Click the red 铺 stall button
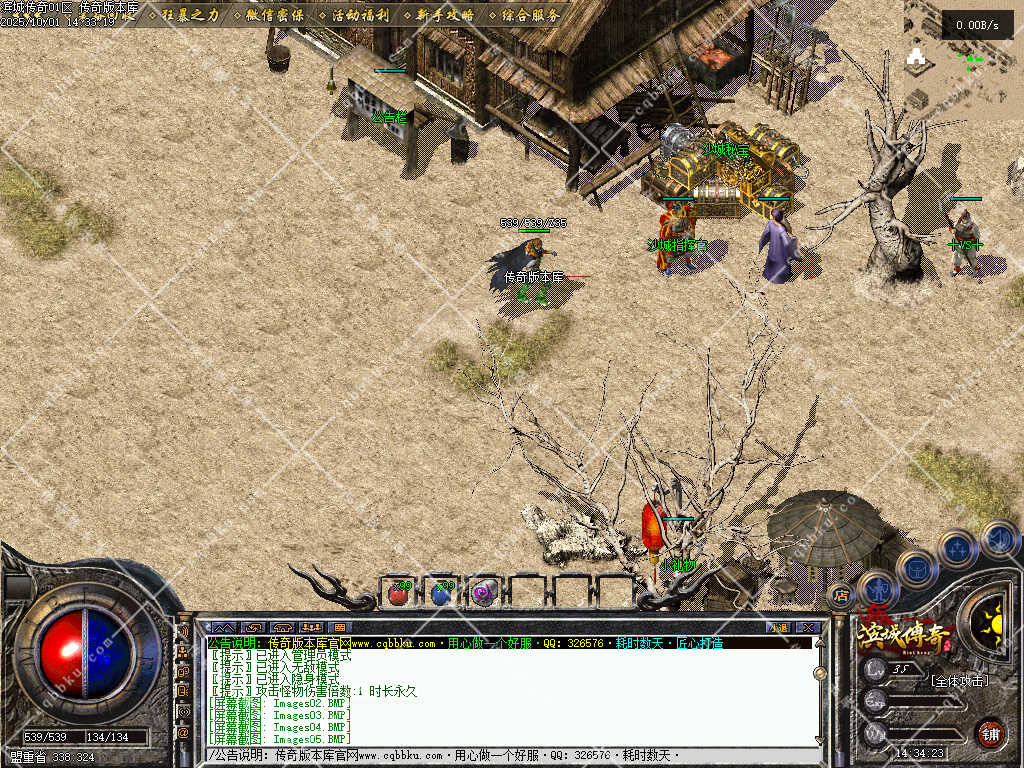The height and width of the screenshot is (768, 1024). click(x=990, y=731)
